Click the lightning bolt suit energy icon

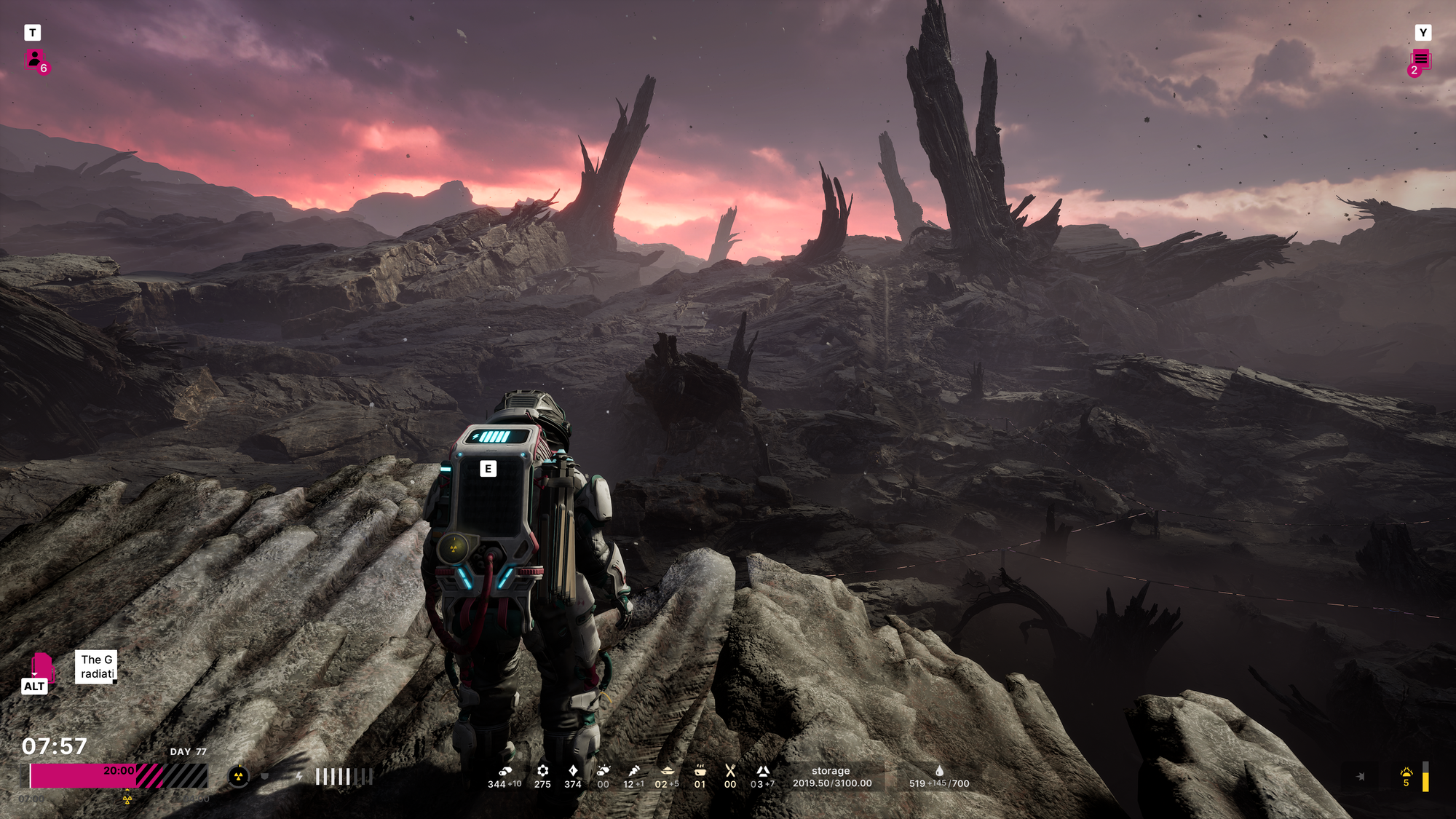299,777
